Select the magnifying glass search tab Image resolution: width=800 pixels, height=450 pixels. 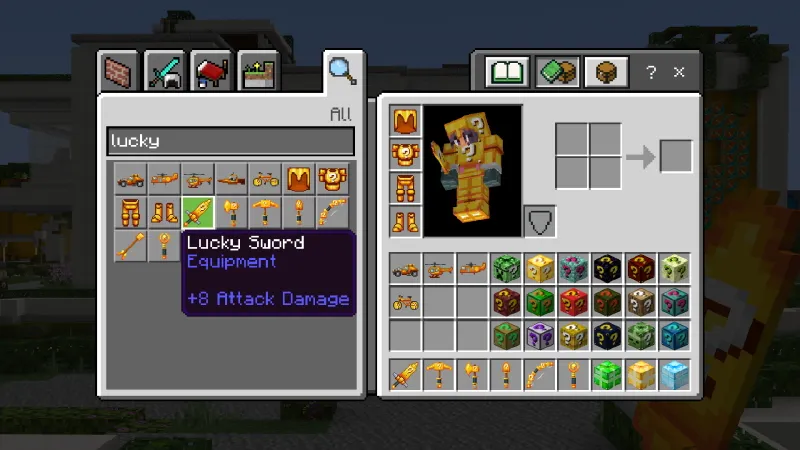click(x=342, y=70)
